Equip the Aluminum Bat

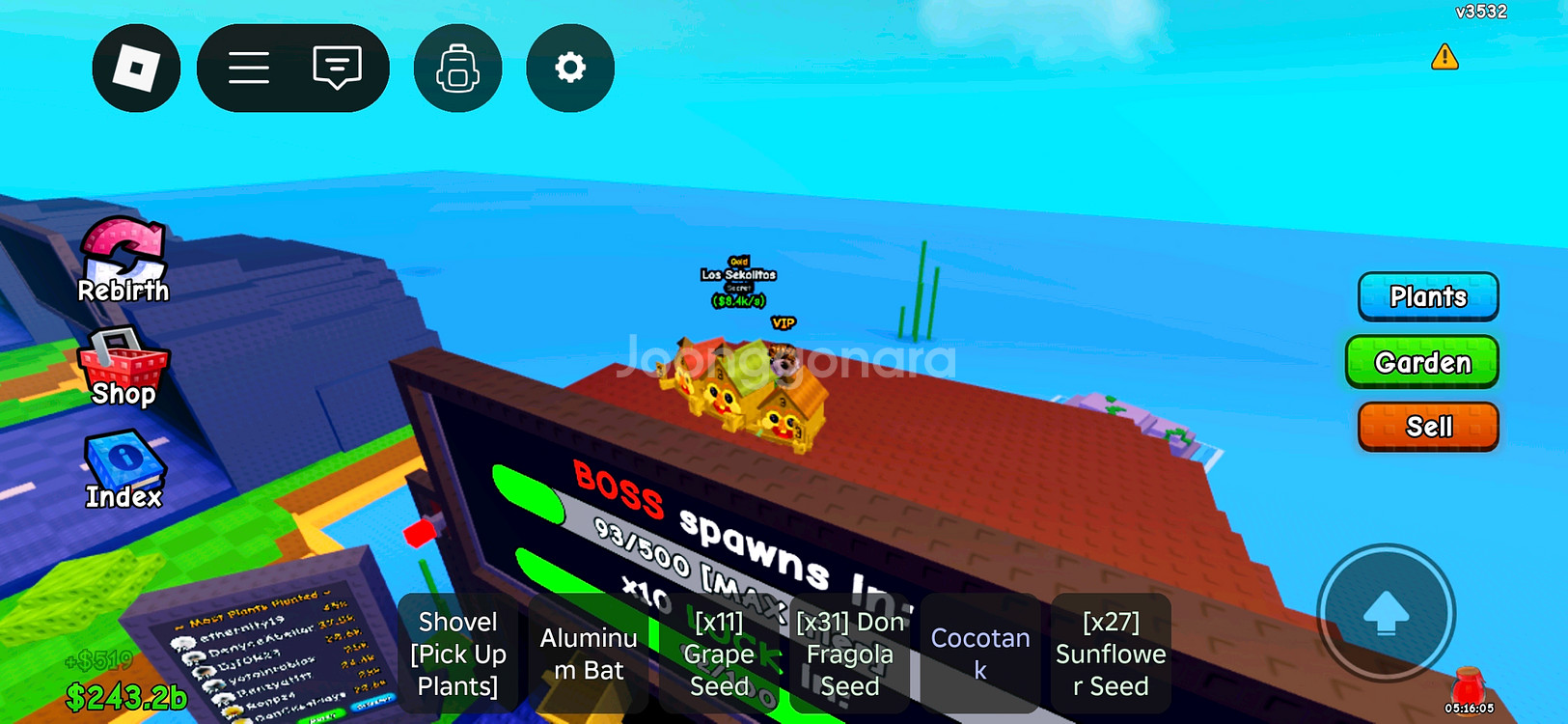click(x=589, y=654)
